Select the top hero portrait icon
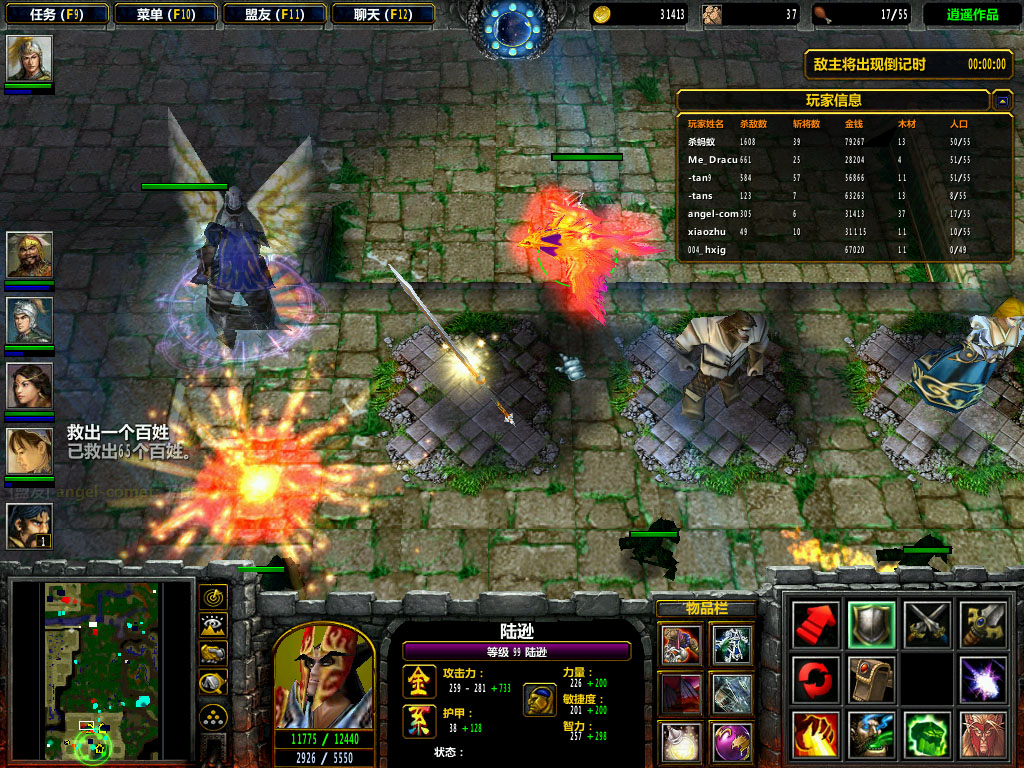1024x768 pixels. pos(29,58)
